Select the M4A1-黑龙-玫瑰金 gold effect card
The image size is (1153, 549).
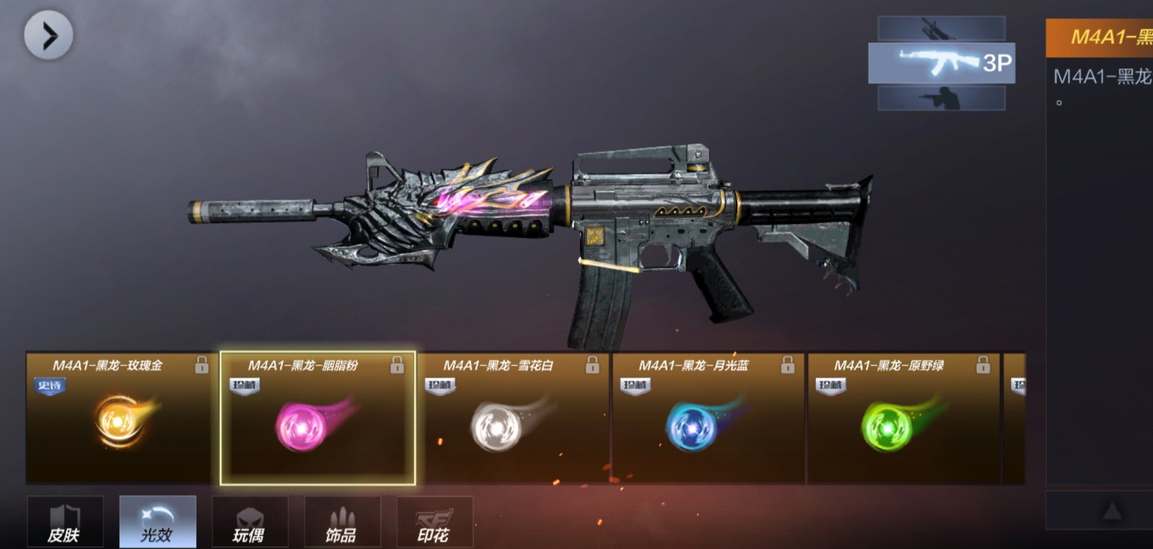click(119, 418)
